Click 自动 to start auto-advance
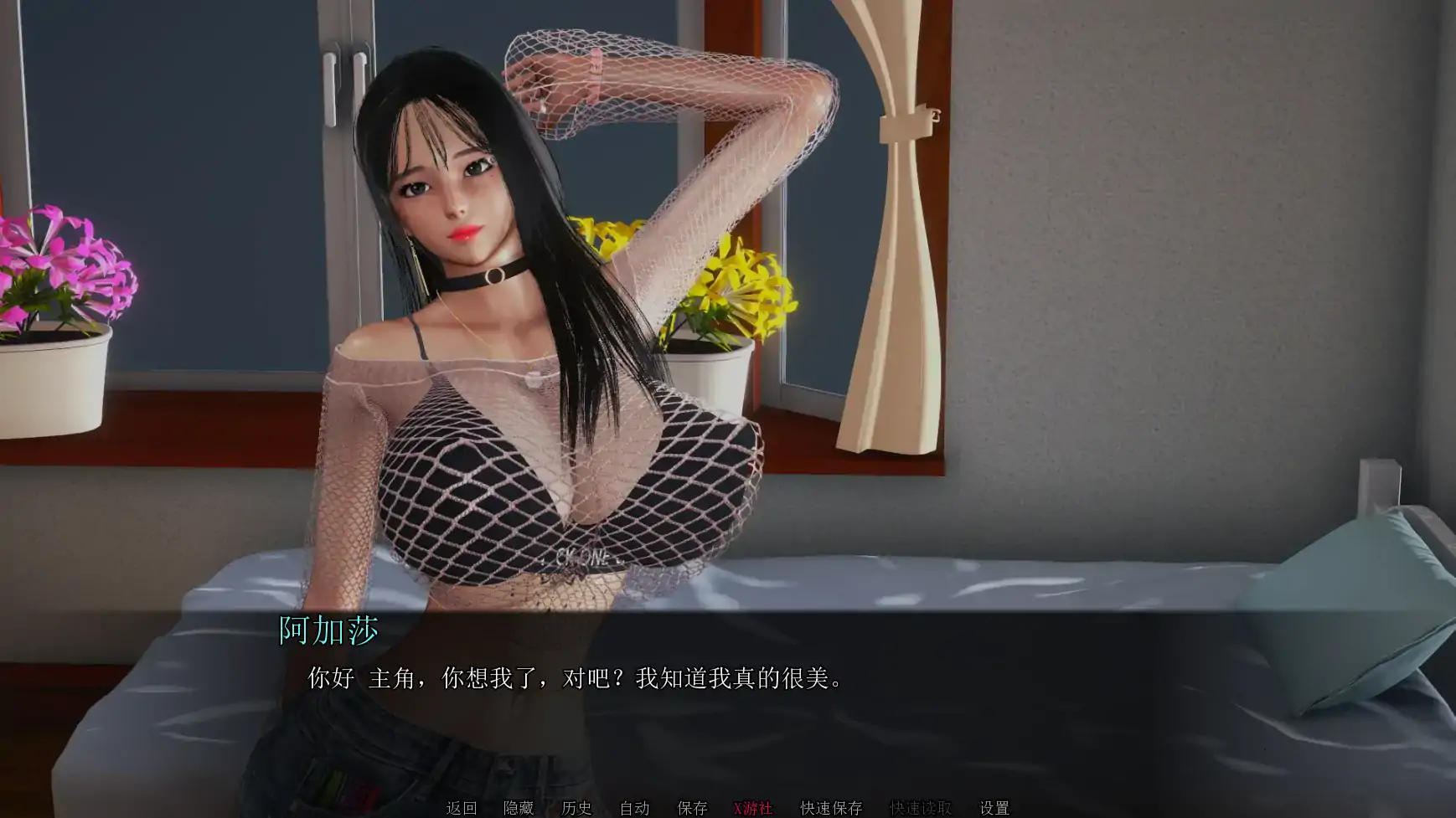1456x818 pixels. tap(635, 809)
